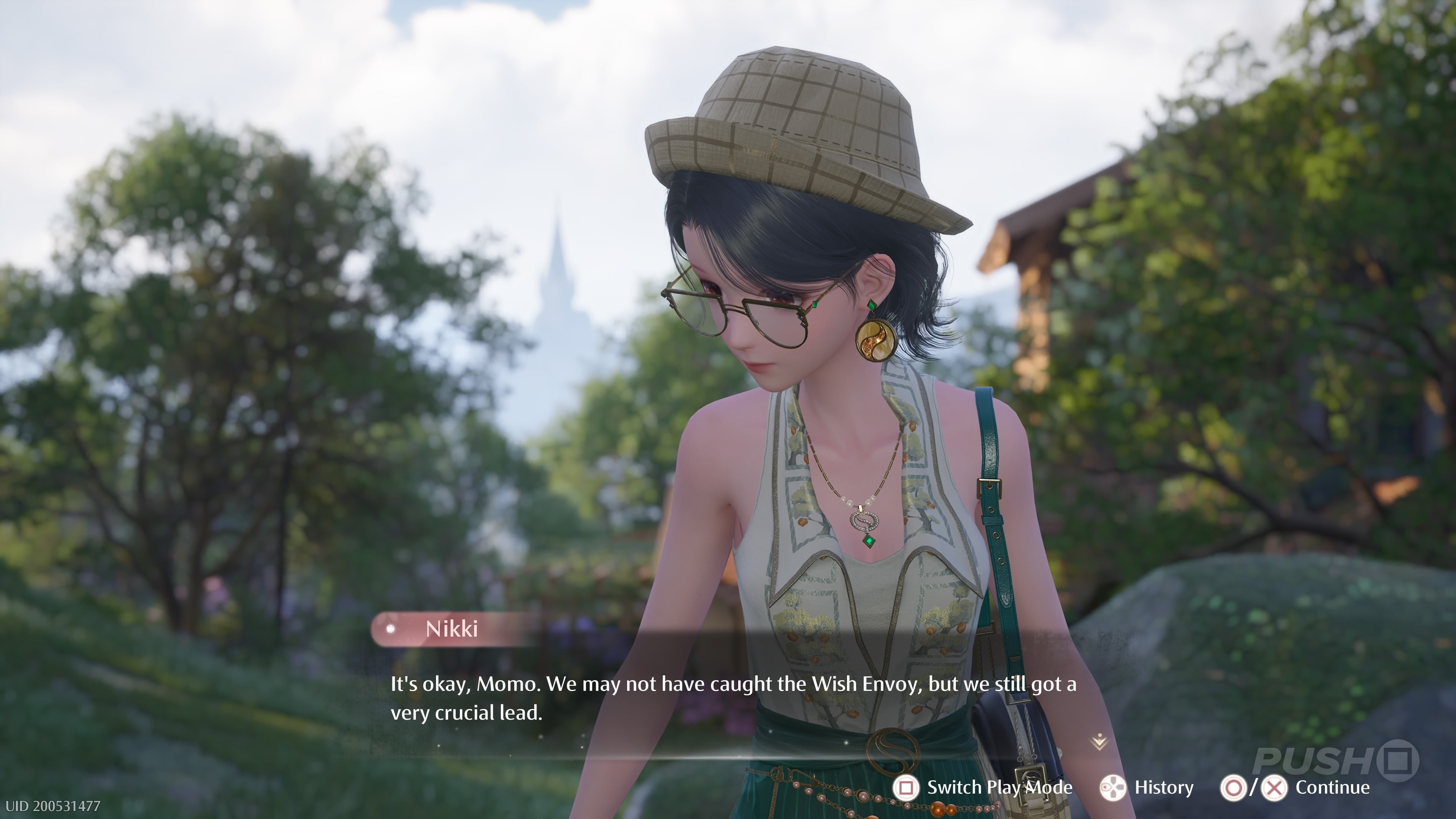Advance dialogue with the downward arrow indicator
Viewport: 1456px width, 819px height.
coord(1099,741)
